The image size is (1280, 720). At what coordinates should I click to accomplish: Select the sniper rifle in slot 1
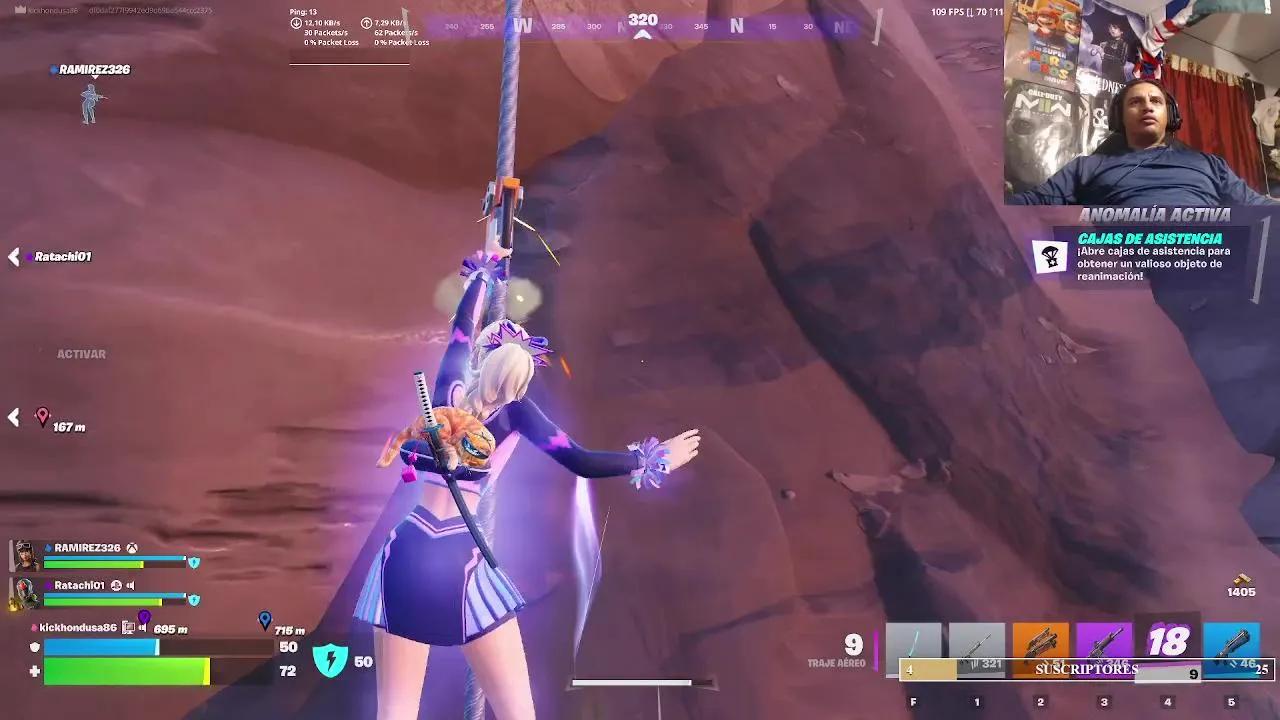(x=975, y=645)
